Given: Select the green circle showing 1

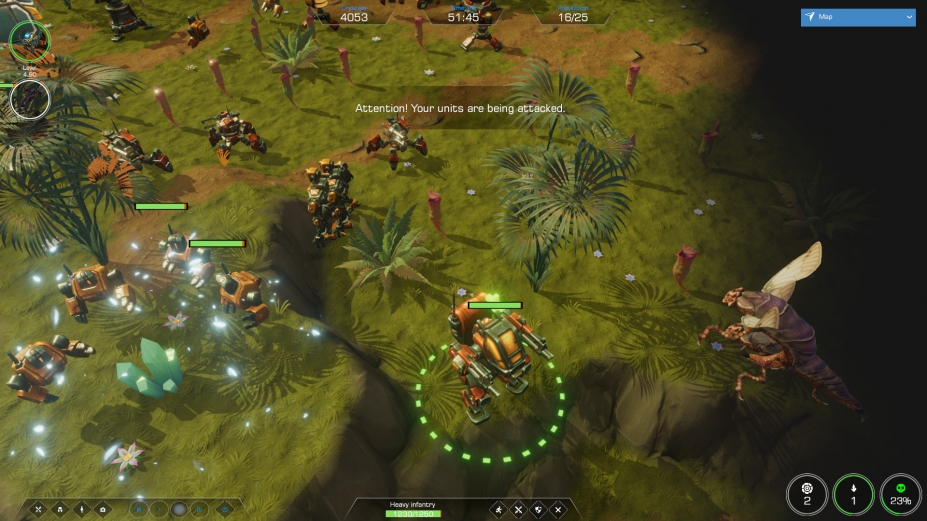Looking at the screenshot, I should pyautogui.click(x=853, y=494).
